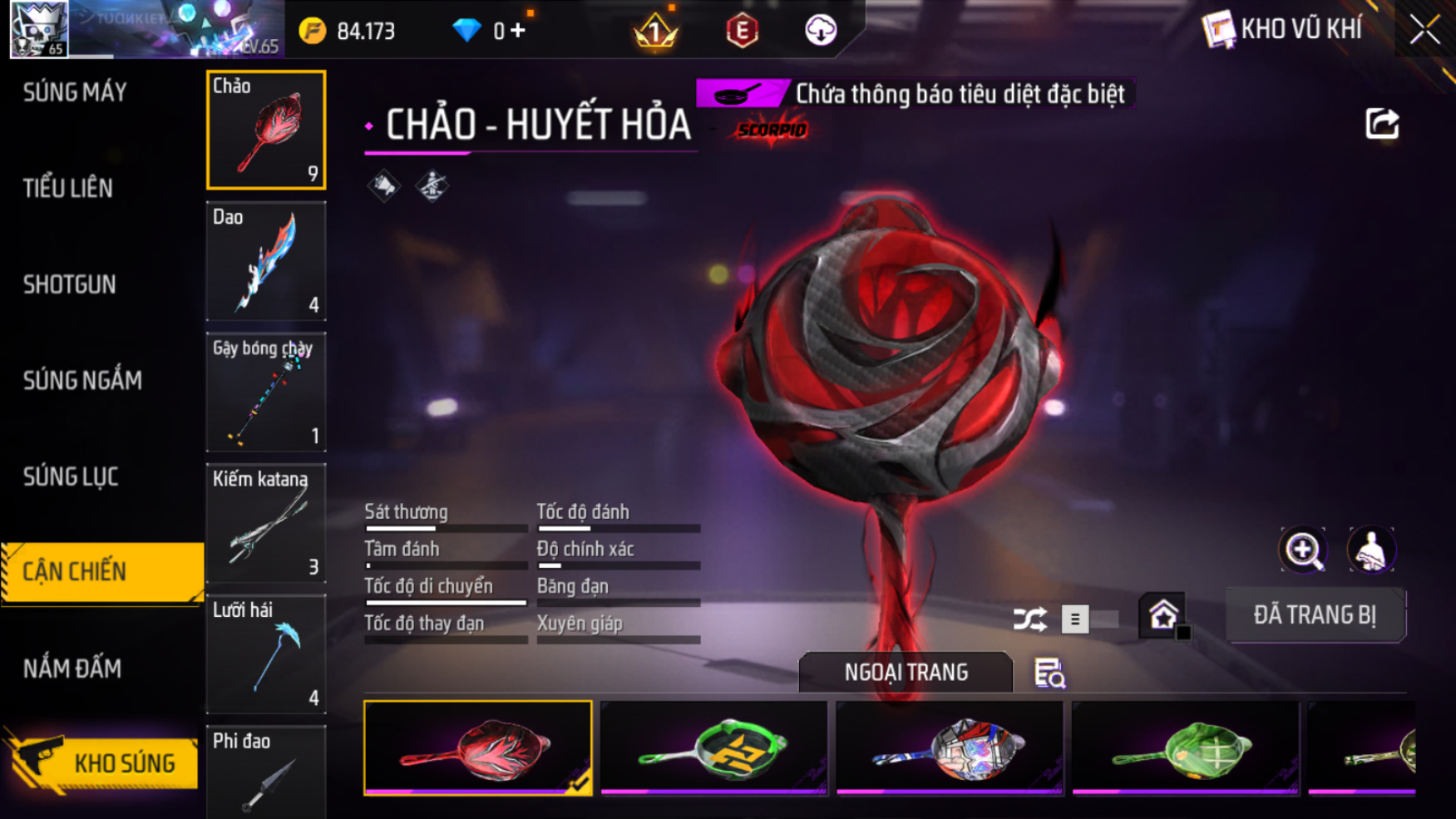Viewport: 1456px width, 819px height.
Task: Open the SHOTGUN category
Action: (70, 284)
